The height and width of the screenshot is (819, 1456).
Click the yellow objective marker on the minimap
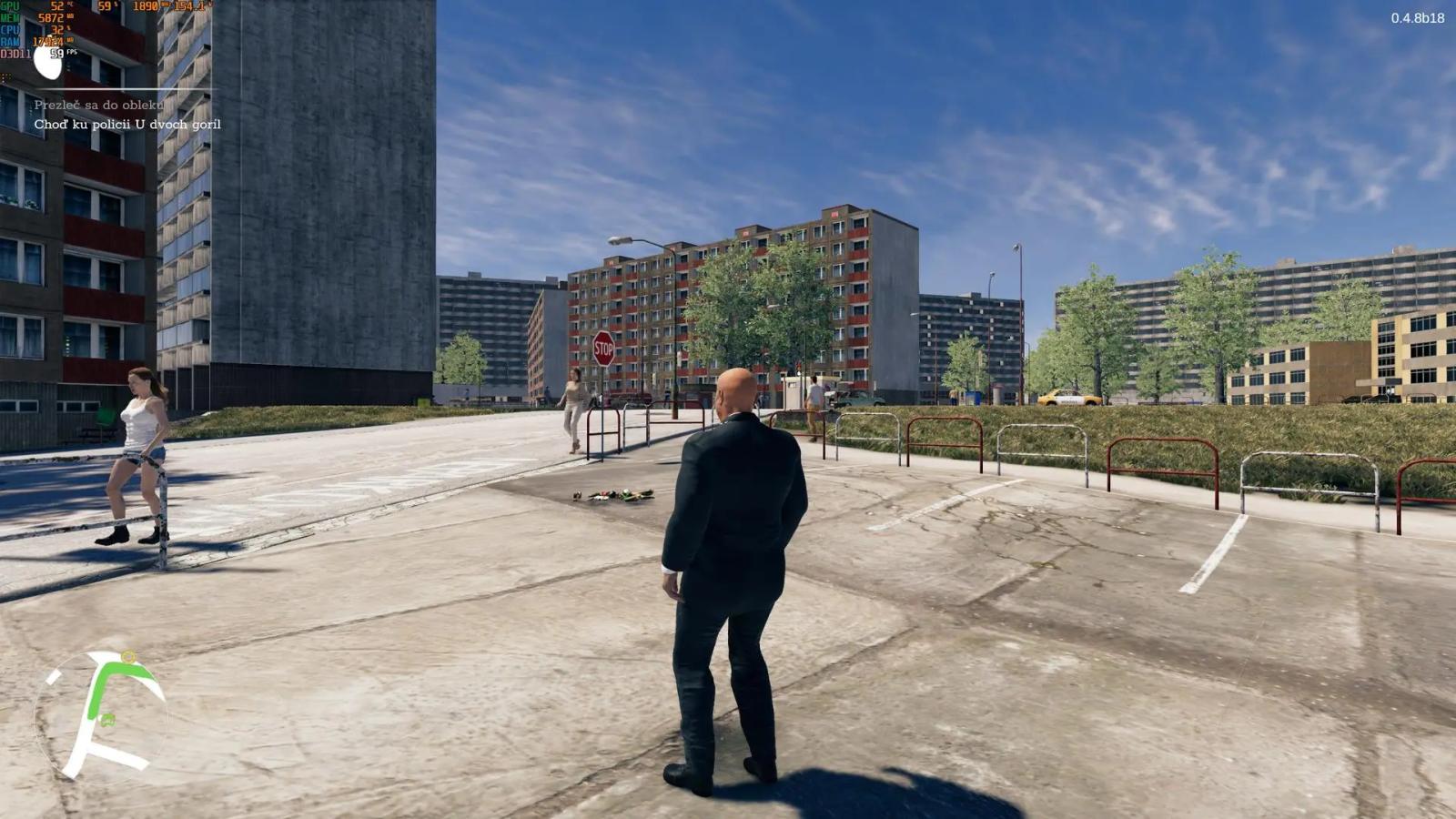pyautogui.click(x=128, y=656)
